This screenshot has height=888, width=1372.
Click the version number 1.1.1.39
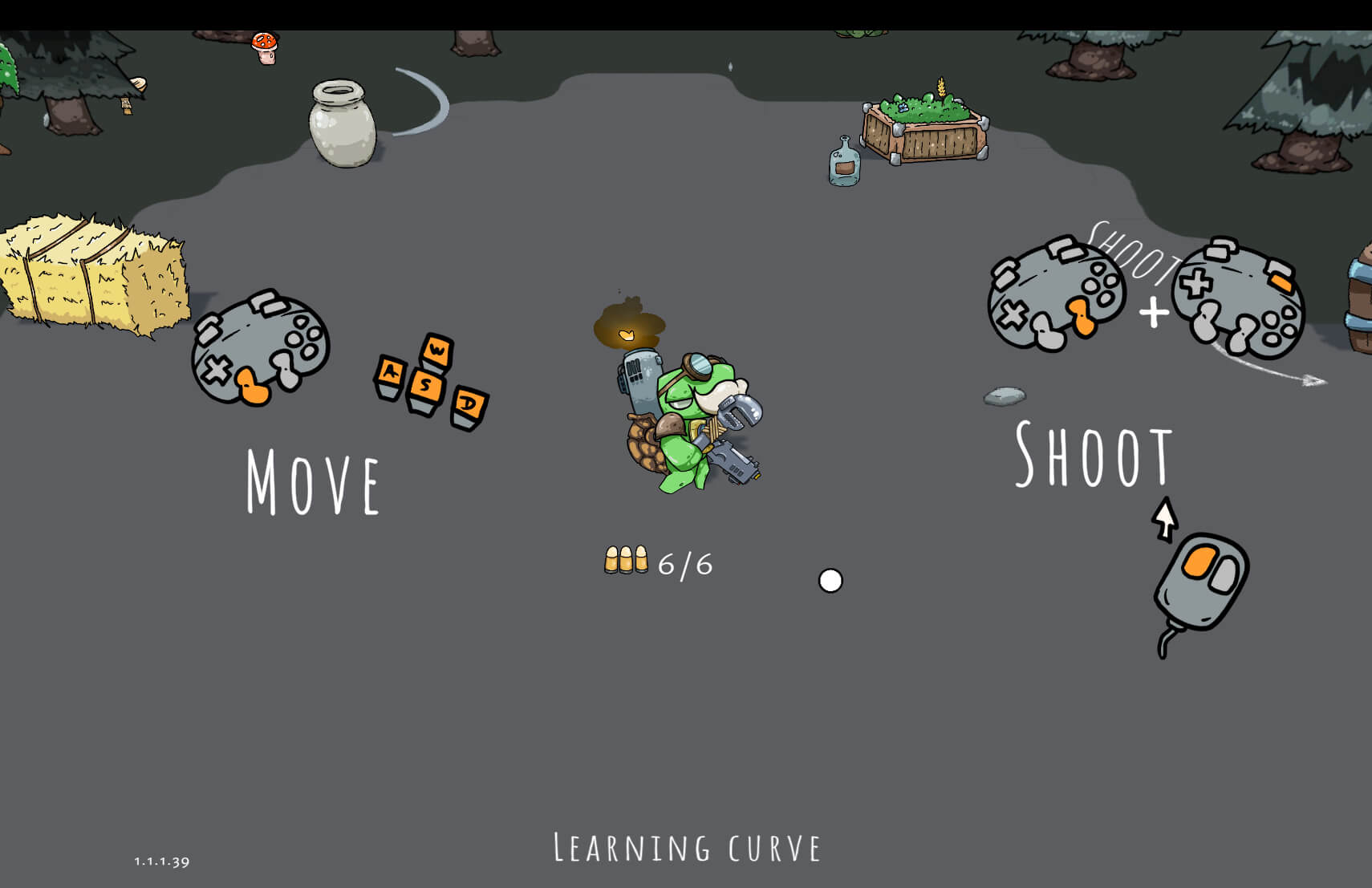(x=161, y=860)
